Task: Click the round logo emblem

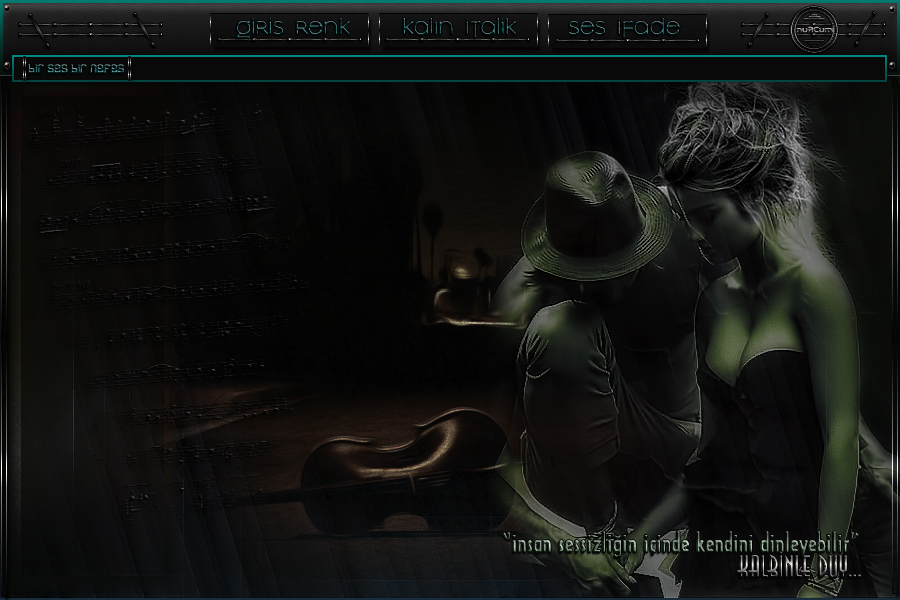Action: 811,29
